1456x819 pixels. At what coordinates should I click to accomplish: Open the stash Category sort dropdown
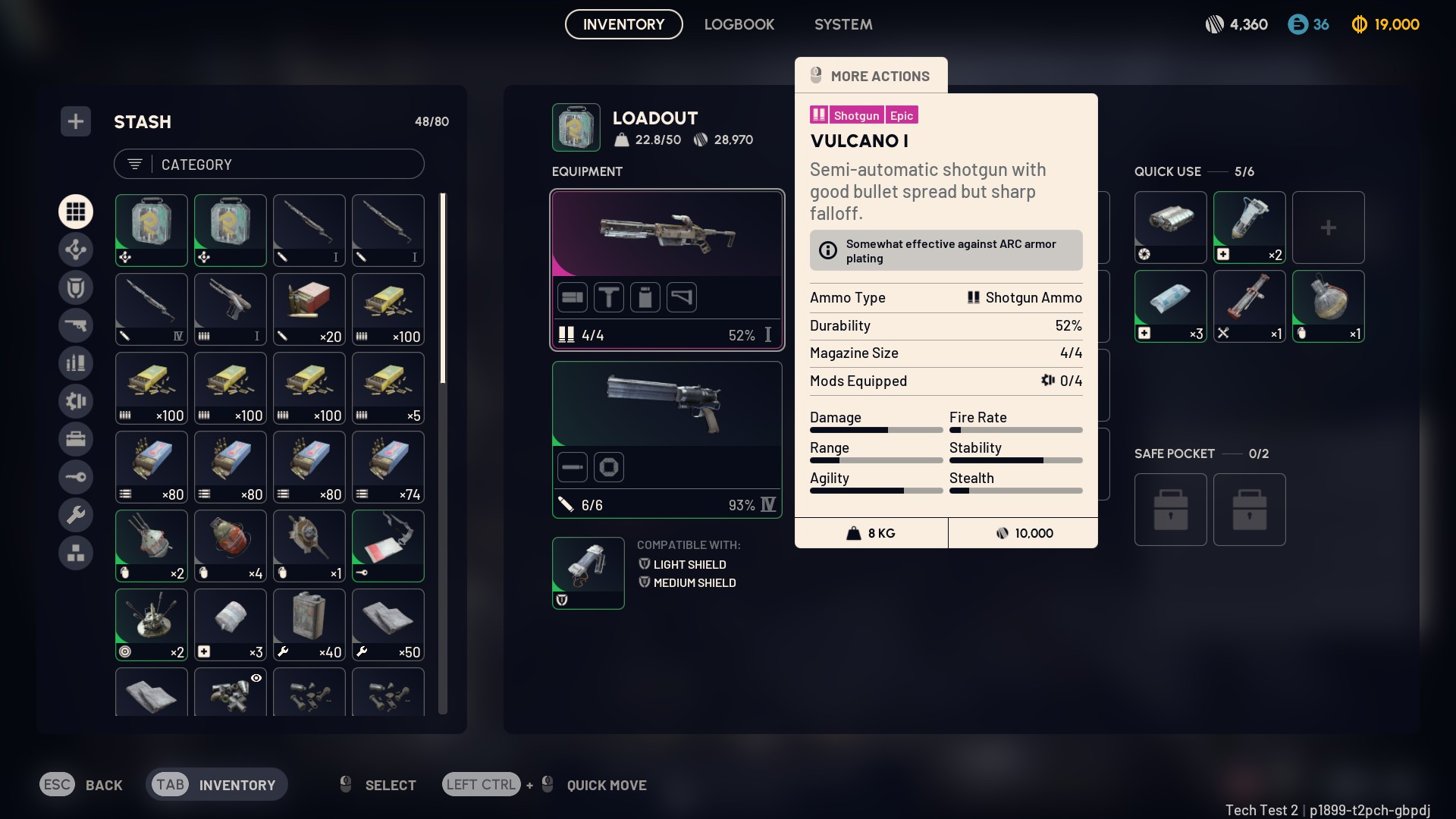(x=268, y=164)
